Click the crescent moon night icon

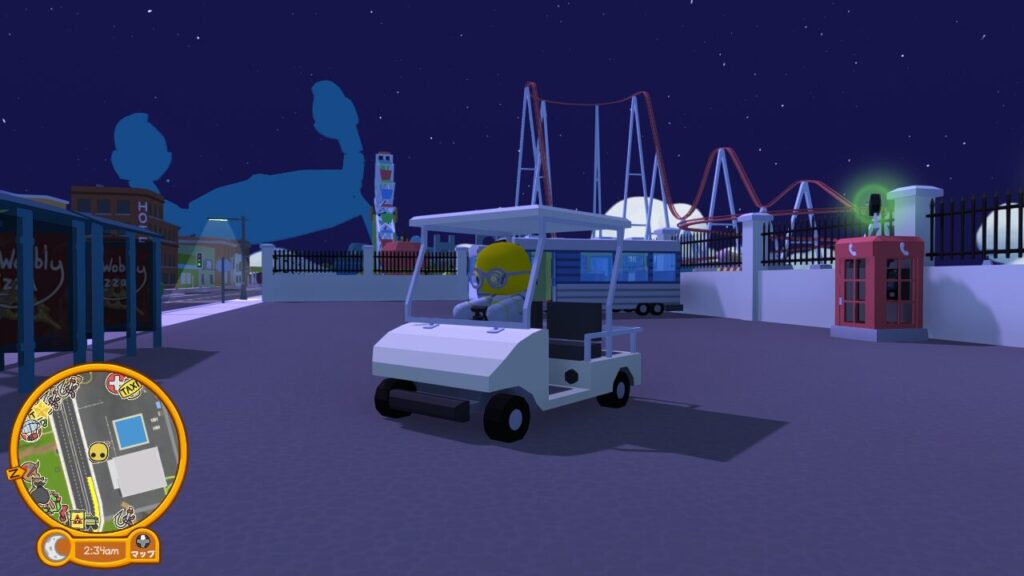coord(57,548)
